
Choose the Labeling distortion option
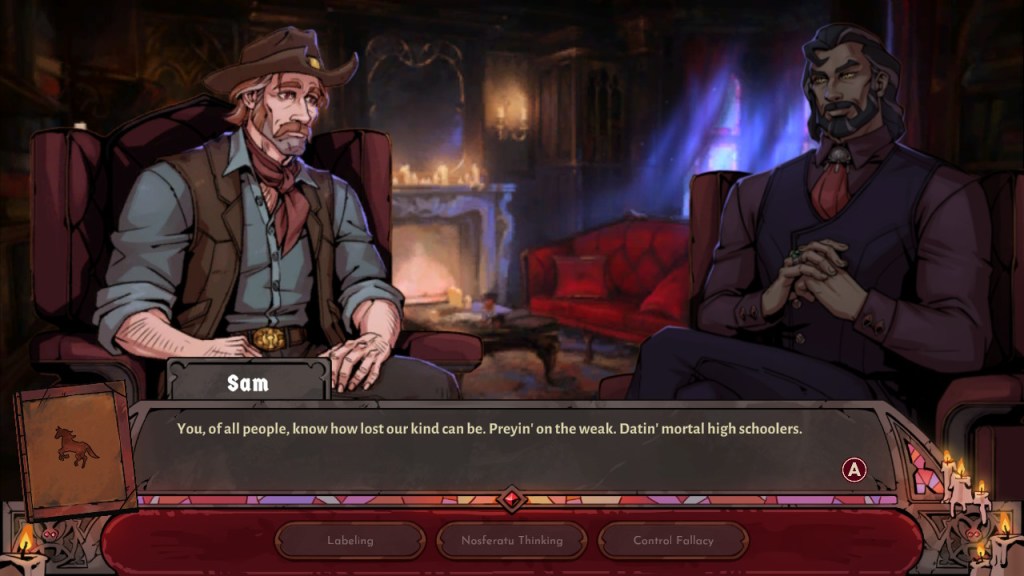click(x=350, y=541)
